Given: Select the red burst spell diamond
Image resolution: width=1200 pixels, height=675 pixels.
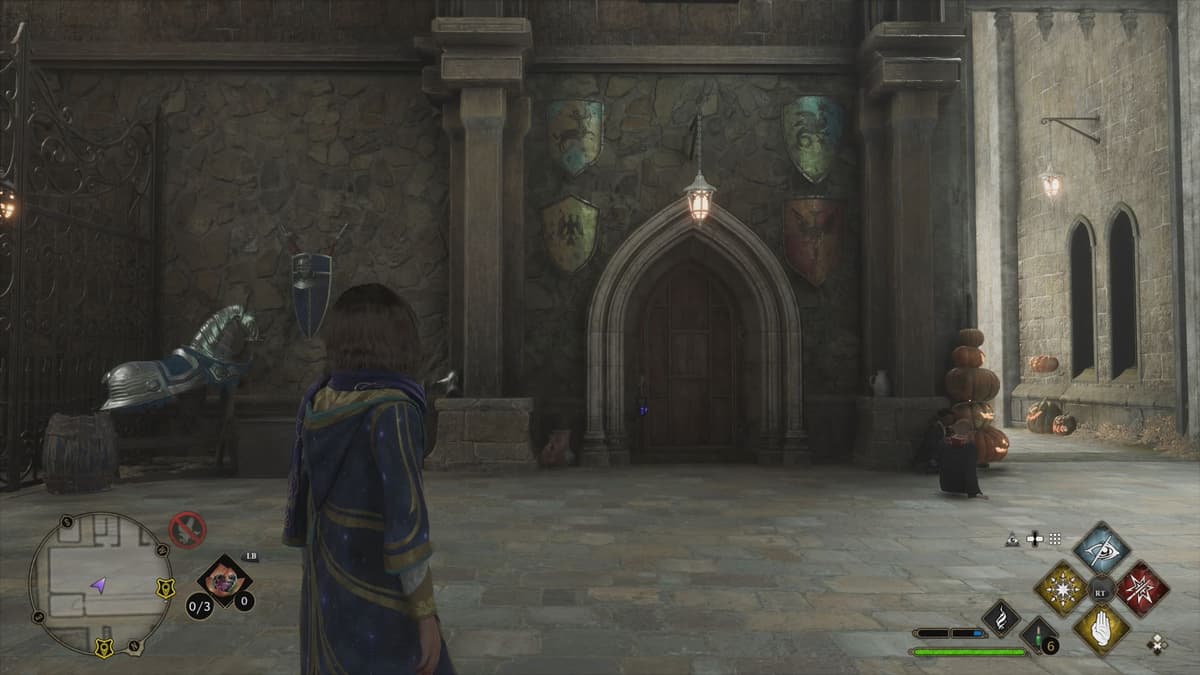Looking at the screenshot, I should (x=1142, y=588).
